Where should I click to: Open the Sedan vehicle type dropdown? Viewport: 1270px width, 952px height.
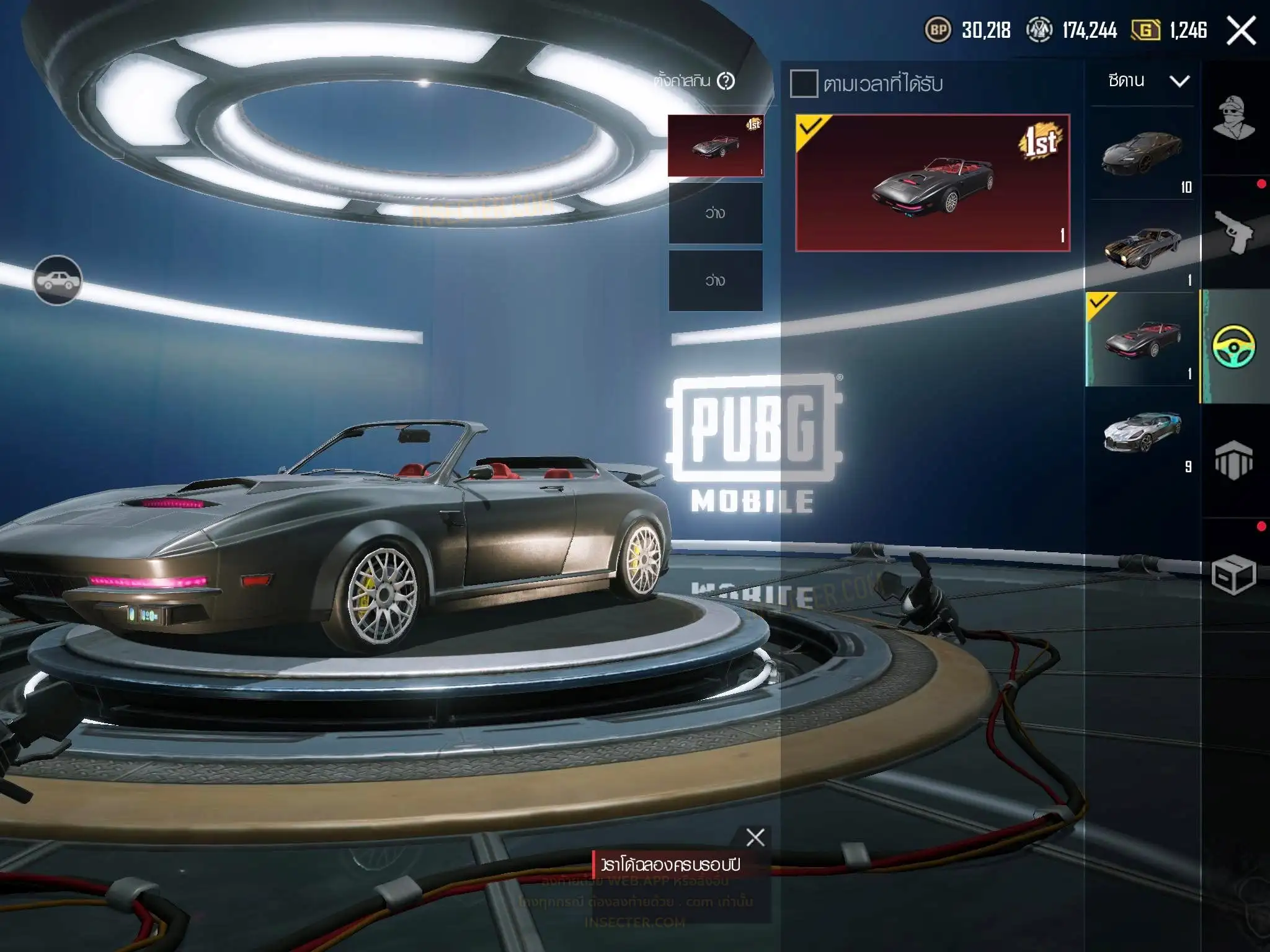[1148, 81]
